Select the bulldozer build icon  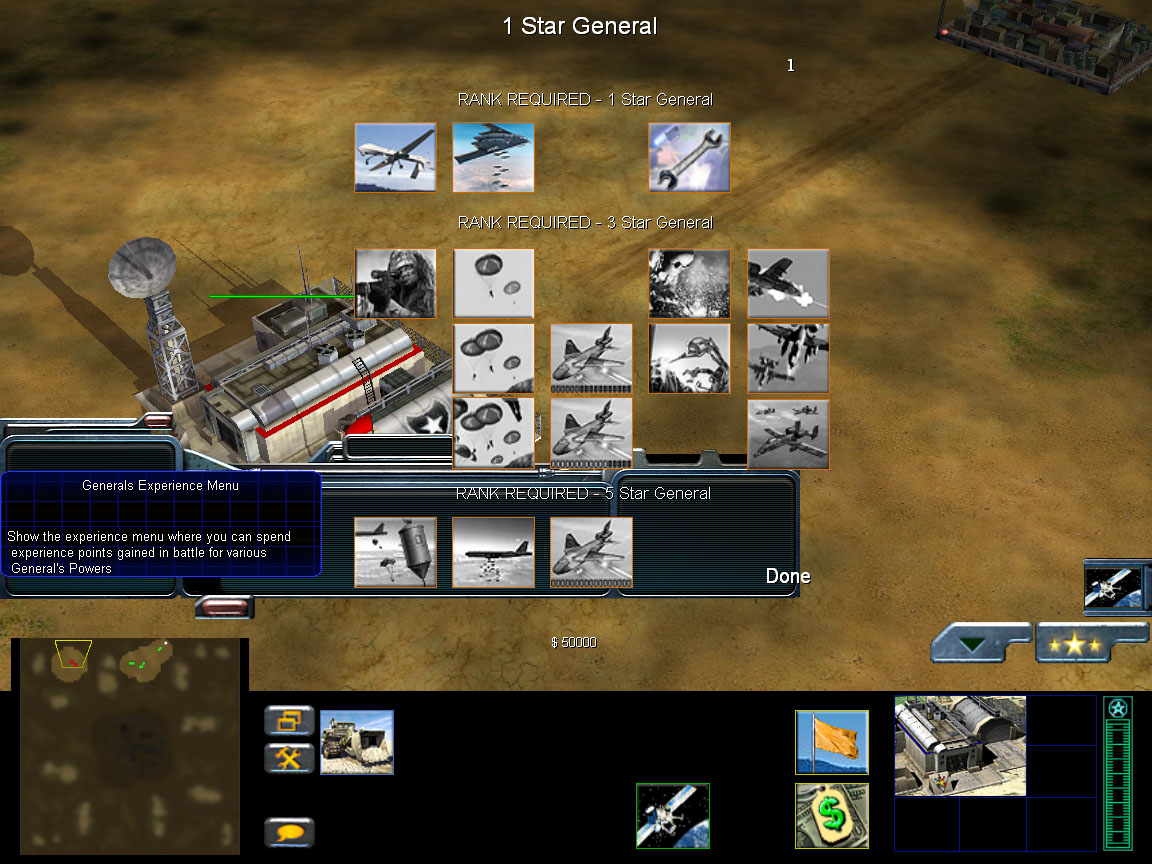coord(357,742)
